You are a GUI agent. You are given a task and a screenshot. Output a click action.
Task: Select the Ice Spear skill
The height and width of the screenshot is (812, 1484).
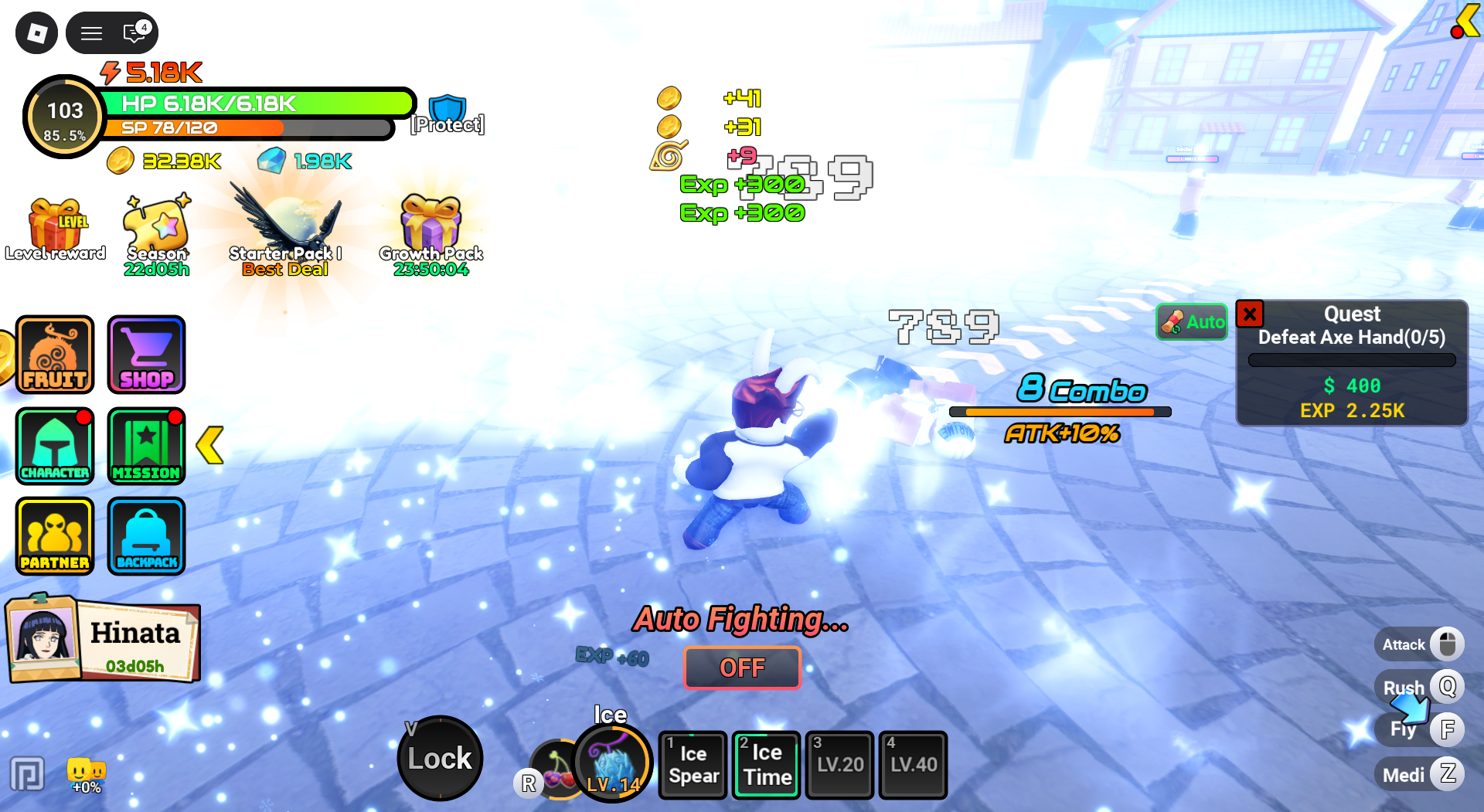(692, 764)
